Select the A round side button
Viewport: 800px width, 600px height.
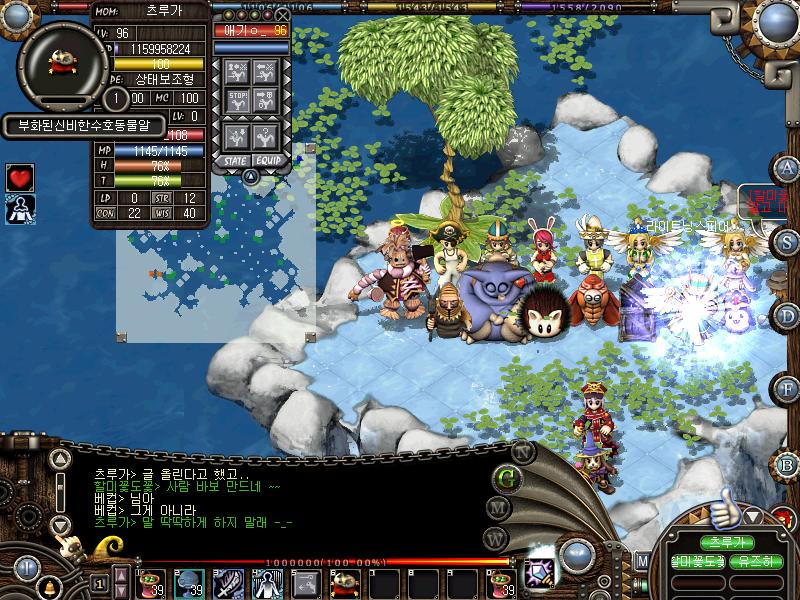click(x=788, y=167)
